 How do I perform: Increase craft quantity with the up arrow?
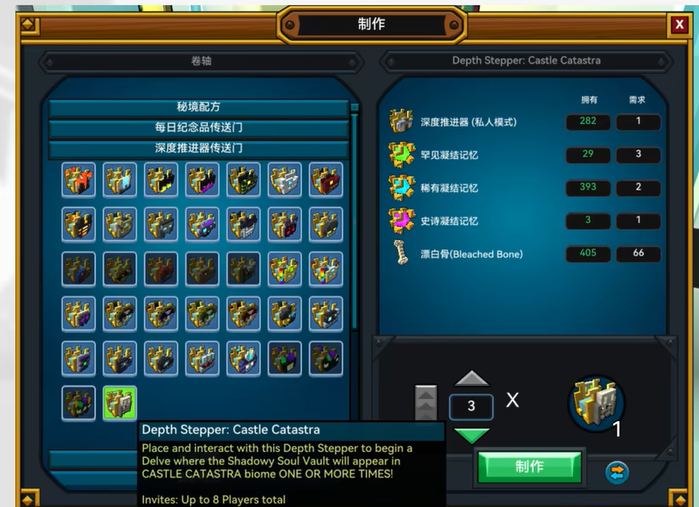coord(471,378)
